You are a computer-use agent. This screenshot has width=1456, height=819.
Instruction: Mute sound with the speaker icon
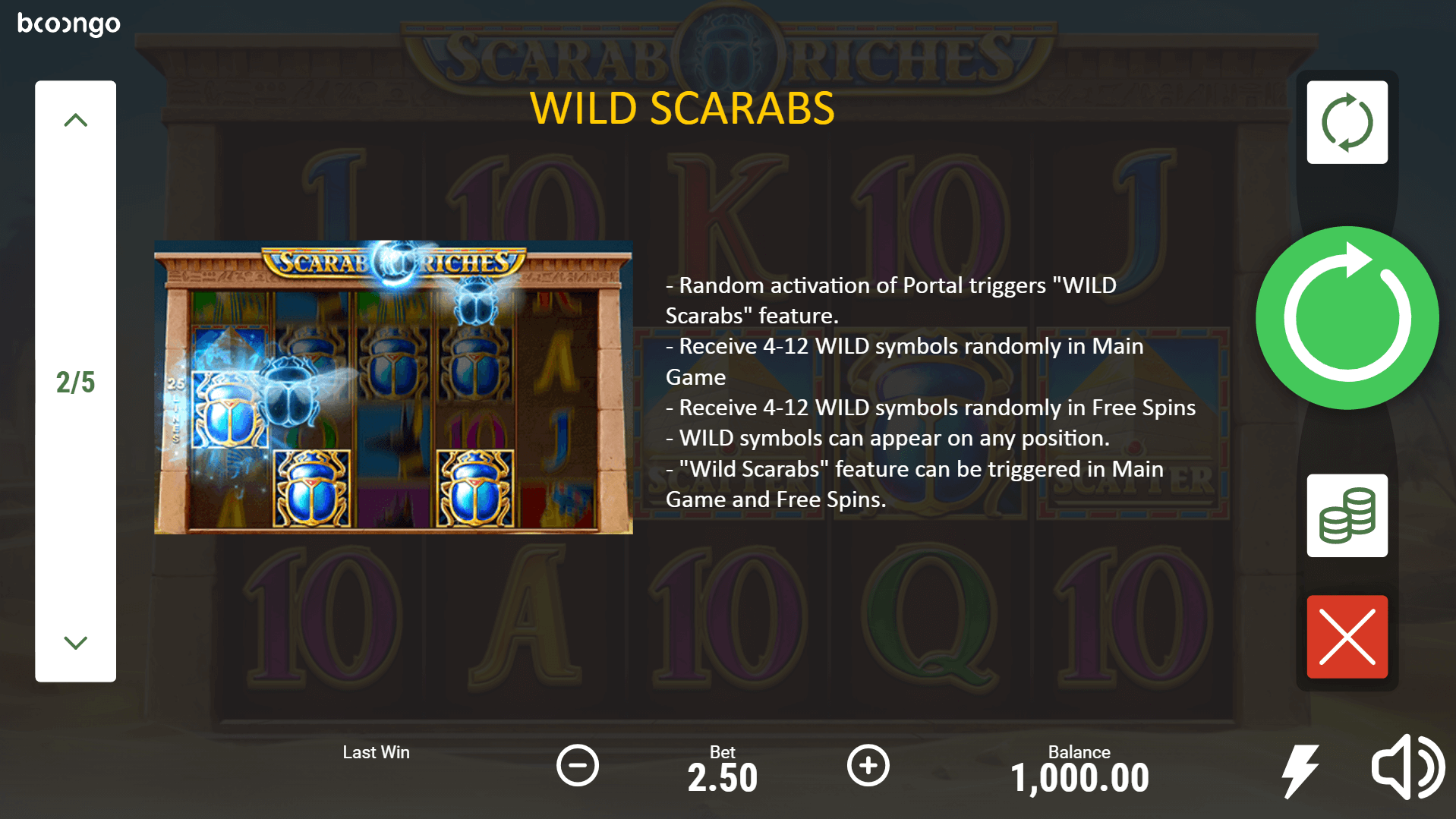coord(1407,767)
